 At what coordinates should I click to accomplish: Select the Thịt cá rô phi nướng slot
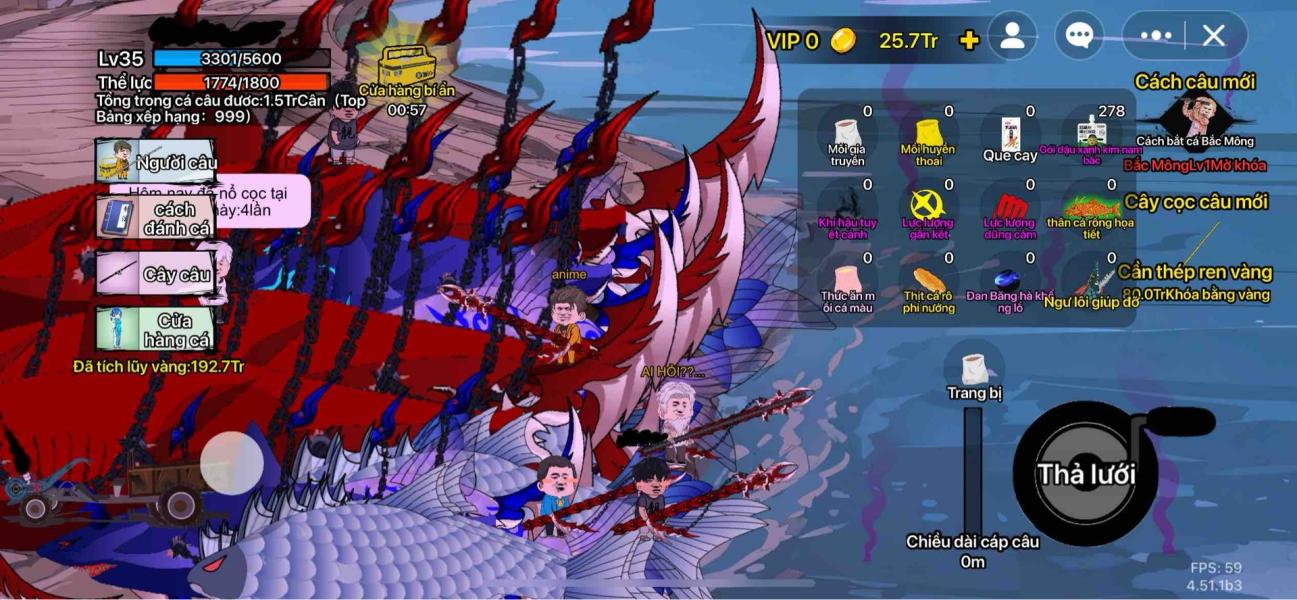928,286
